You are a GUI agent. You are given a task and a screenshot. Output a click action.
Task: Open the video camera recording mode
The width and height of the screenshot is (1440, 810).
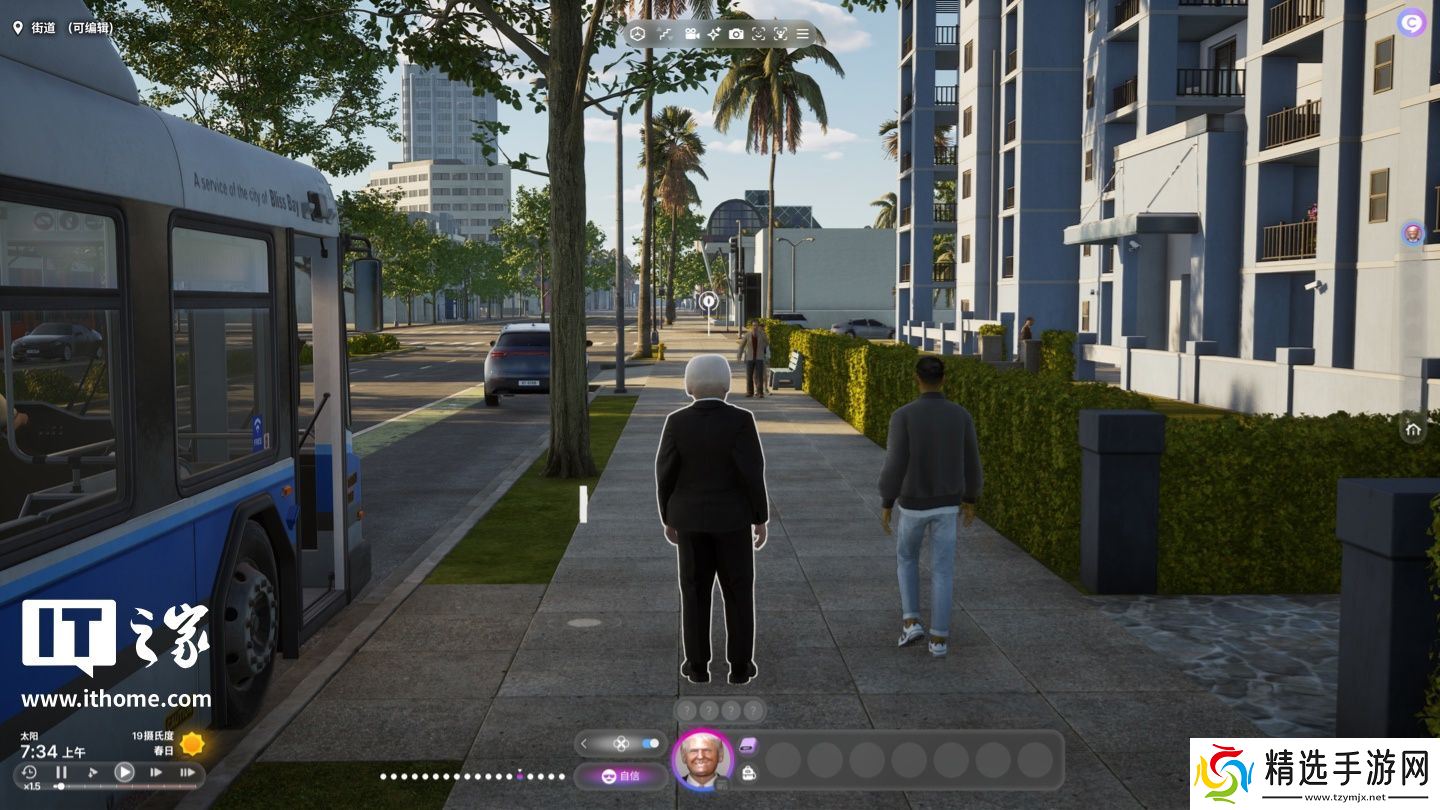coord(691,34)
